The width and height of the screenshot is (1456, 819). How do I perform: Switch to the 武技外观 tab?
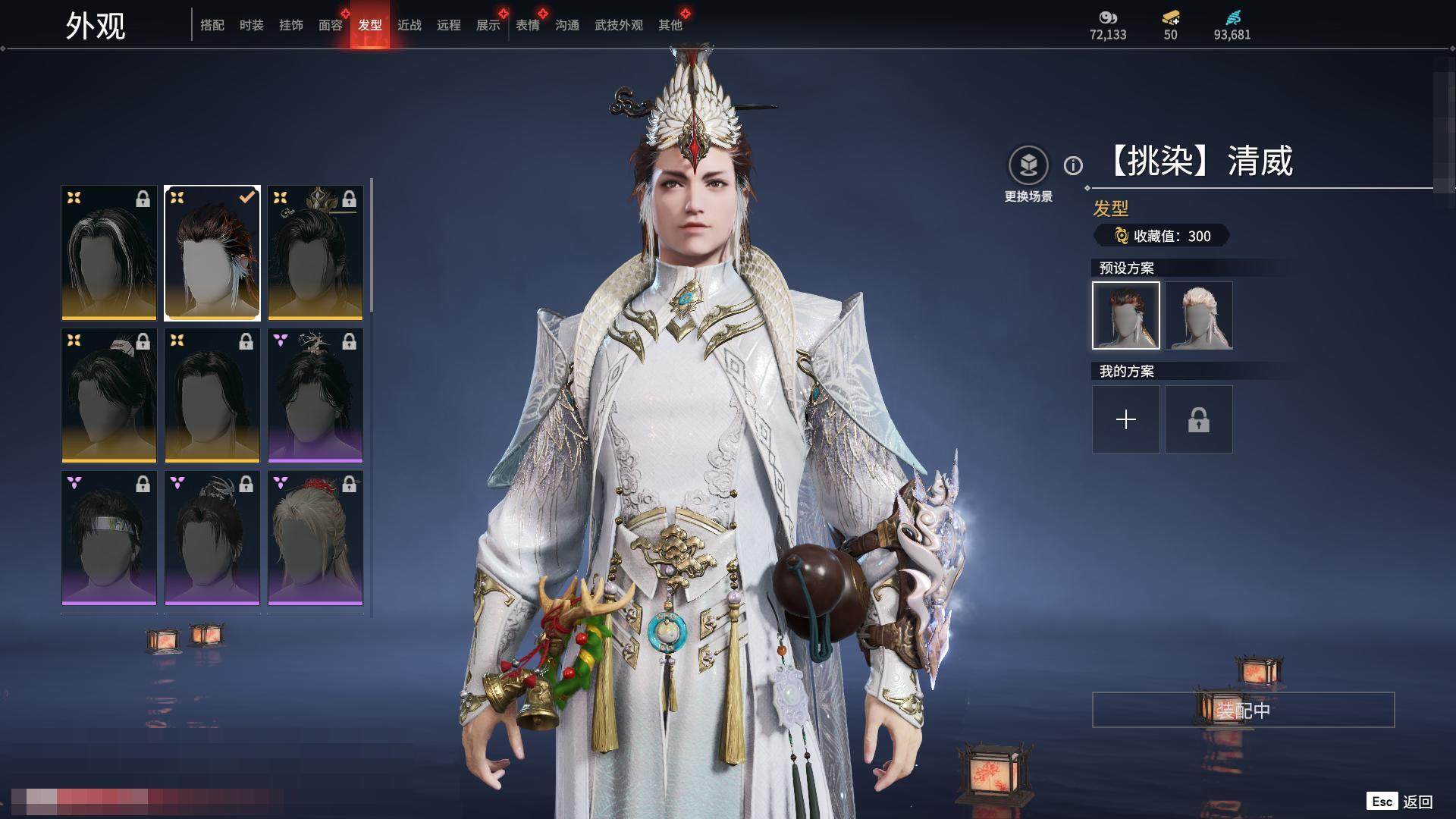[x=619, y=25]
